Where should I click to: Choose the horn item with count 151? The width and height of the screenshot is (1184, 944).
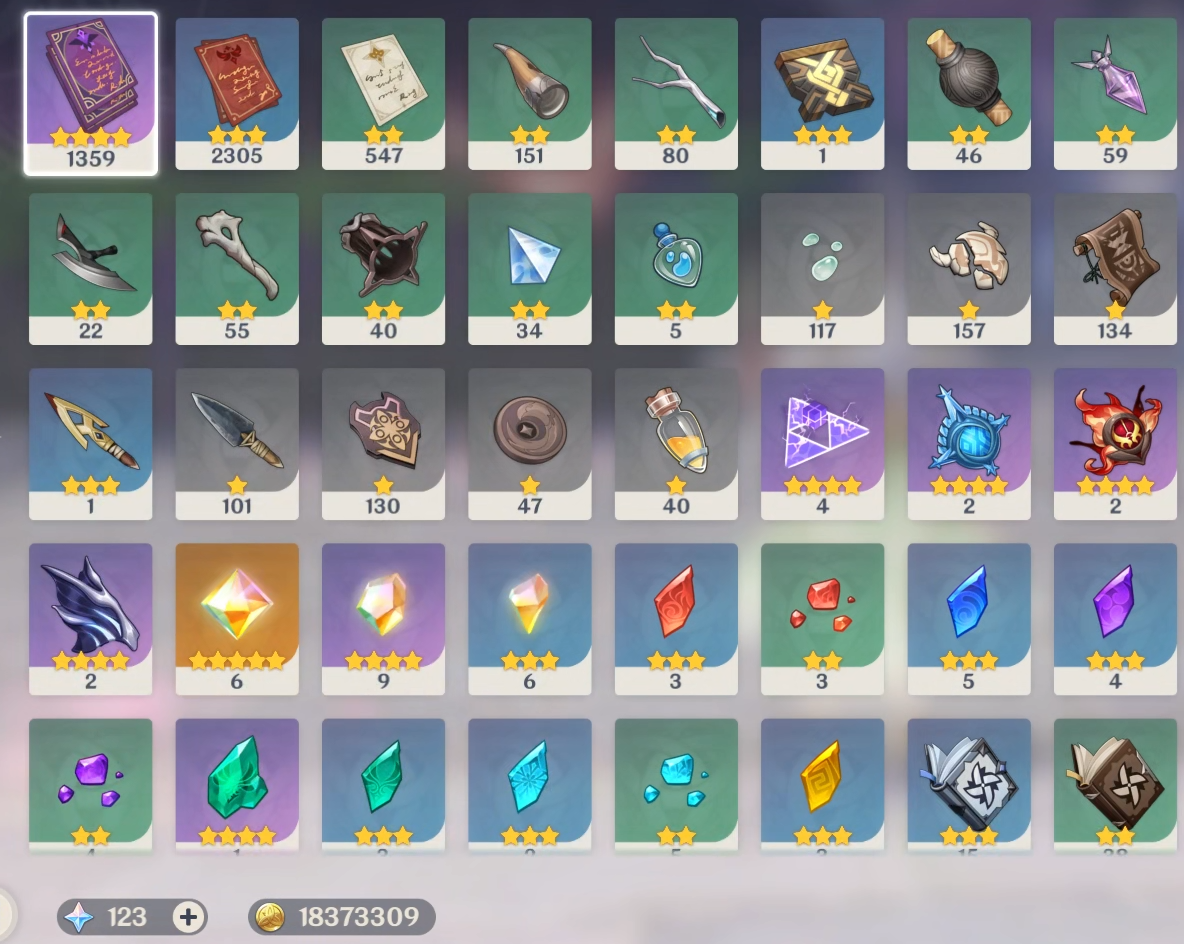tap(530, 92)
